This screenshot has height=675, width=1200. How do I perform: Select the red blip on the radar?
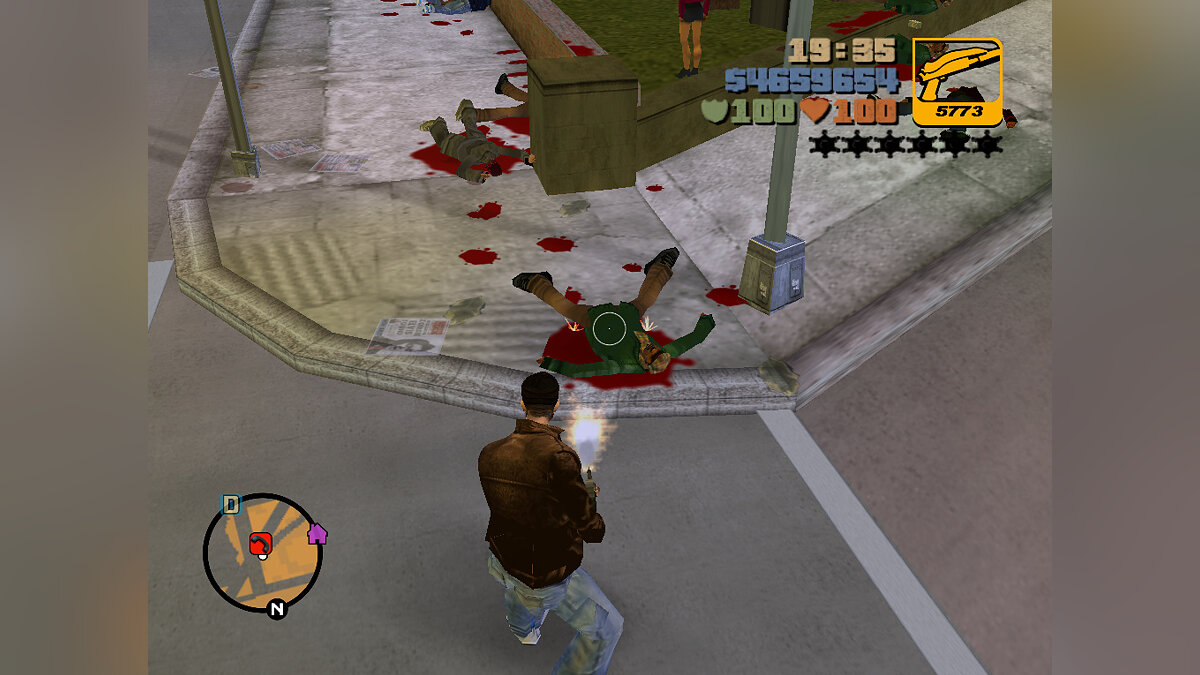[x=261, y=543]
